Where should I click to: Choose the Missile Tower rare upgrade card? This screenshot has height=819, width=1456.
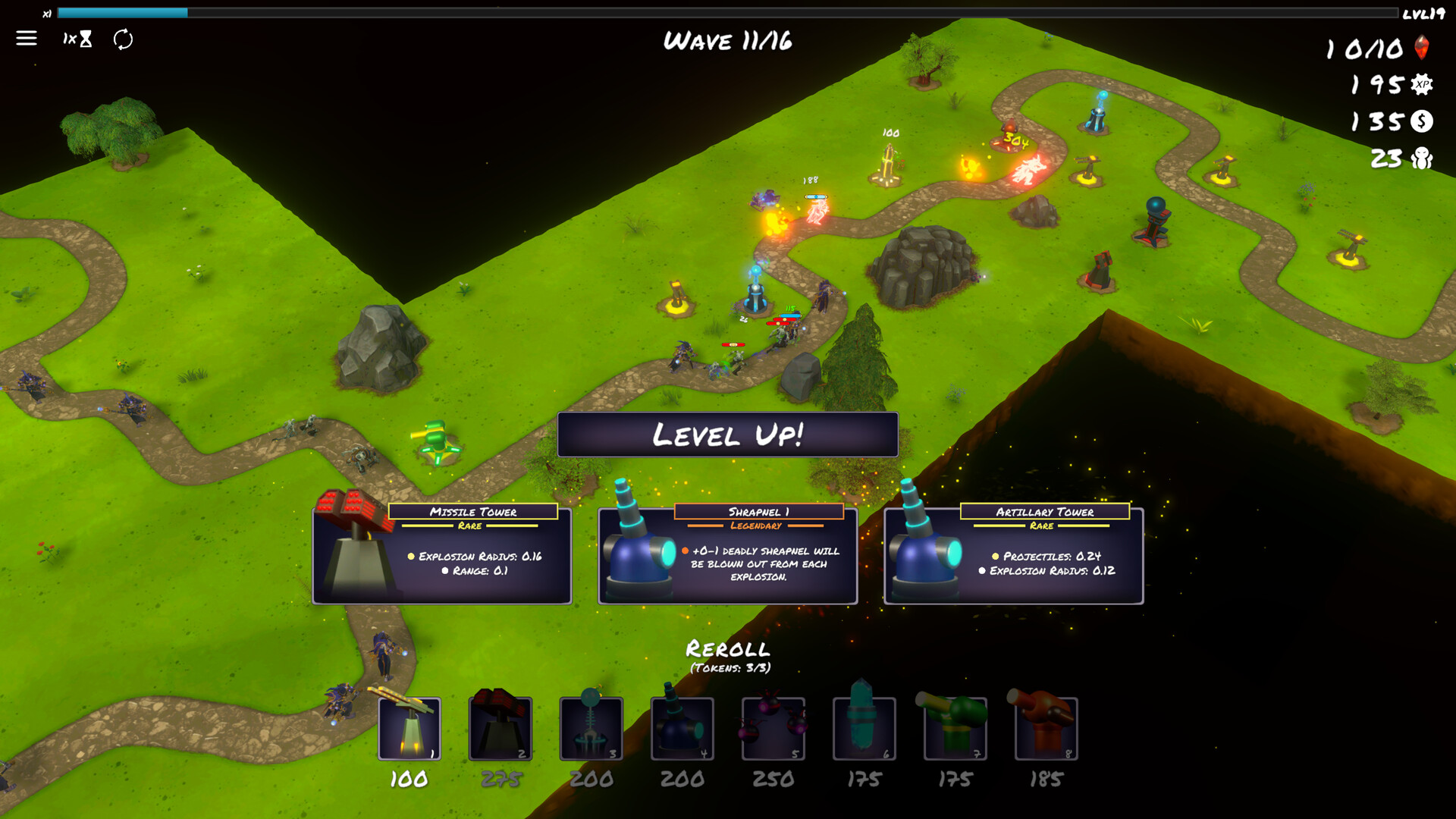(442, 554)
